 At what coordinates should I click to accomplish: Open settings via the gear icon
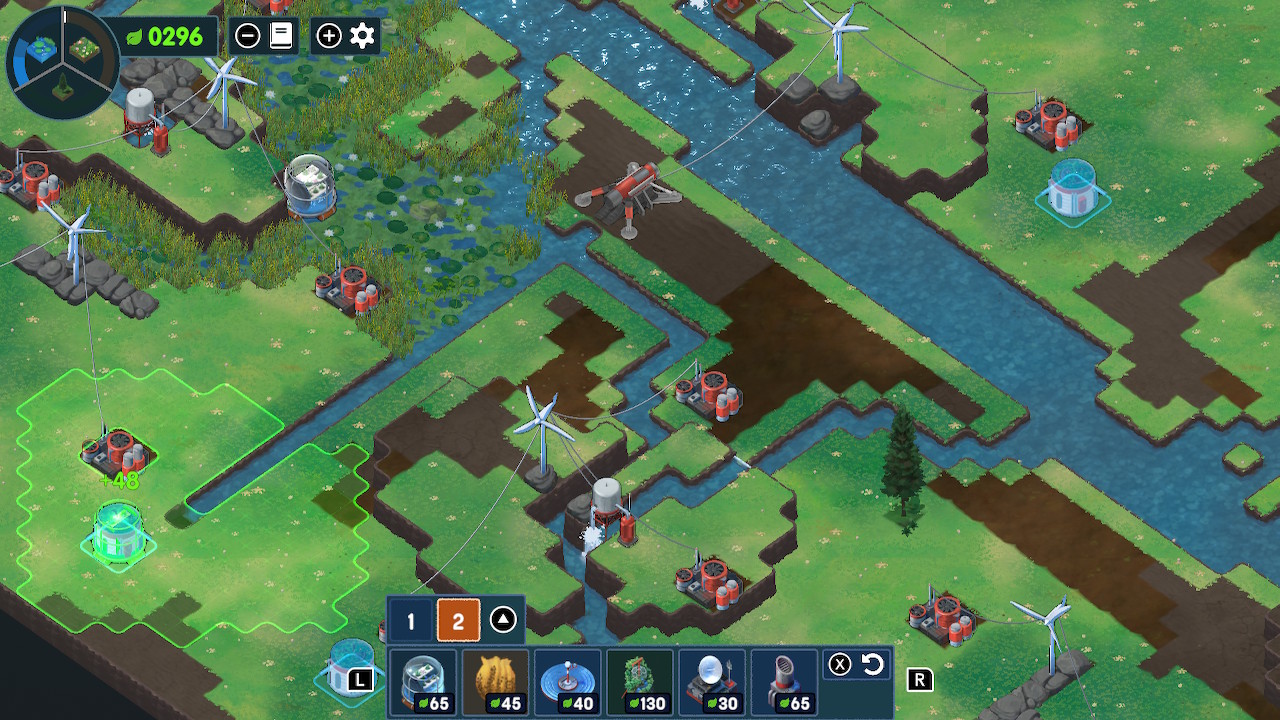coord(362,37)
